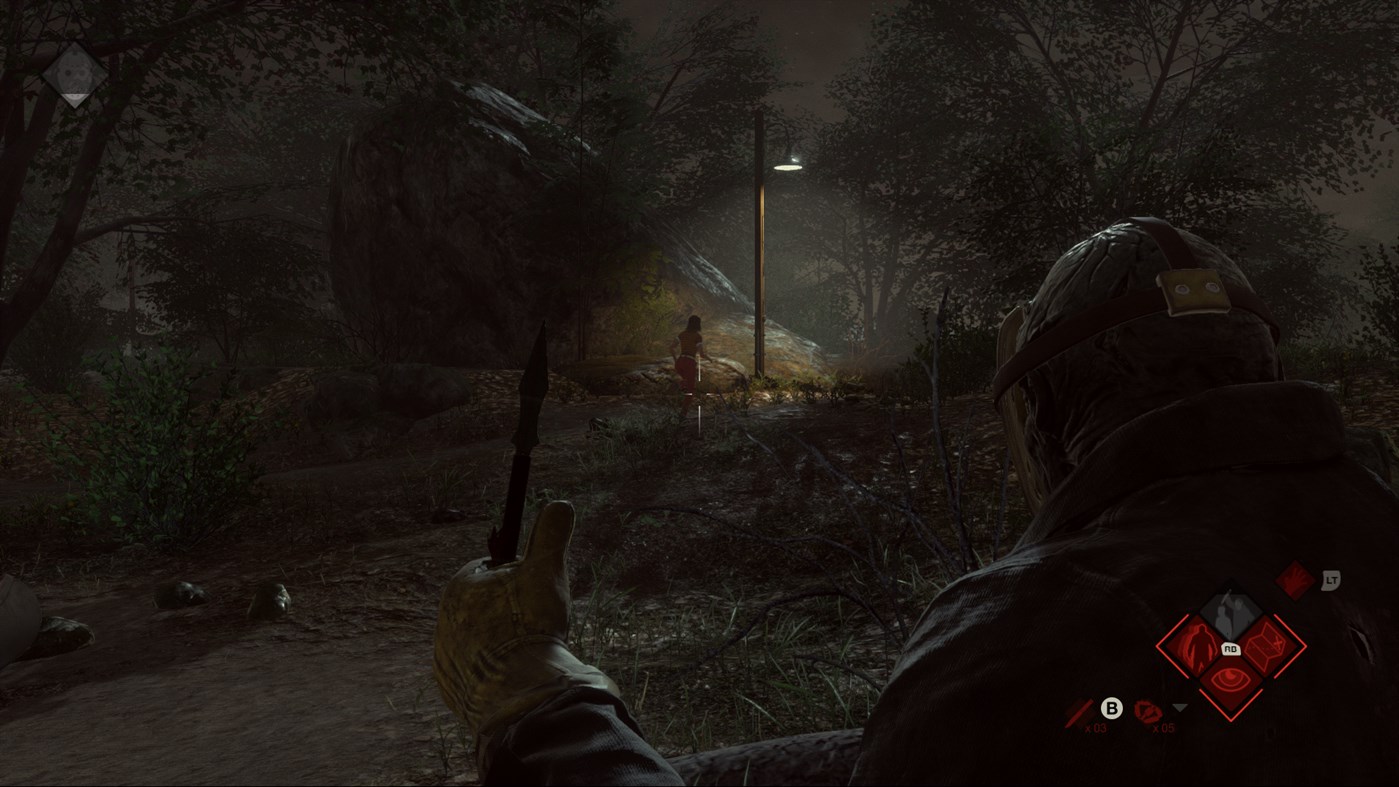Viewport: 1399px width, 787px height.
Task: Select the x03 throwing knife counter
Action: coord(1098,726)
